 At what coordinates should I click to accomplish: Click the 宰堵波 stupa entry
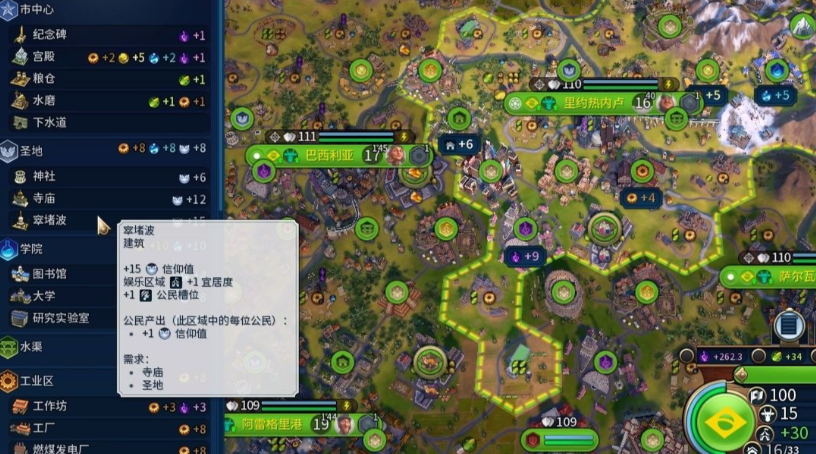point(60,221)
